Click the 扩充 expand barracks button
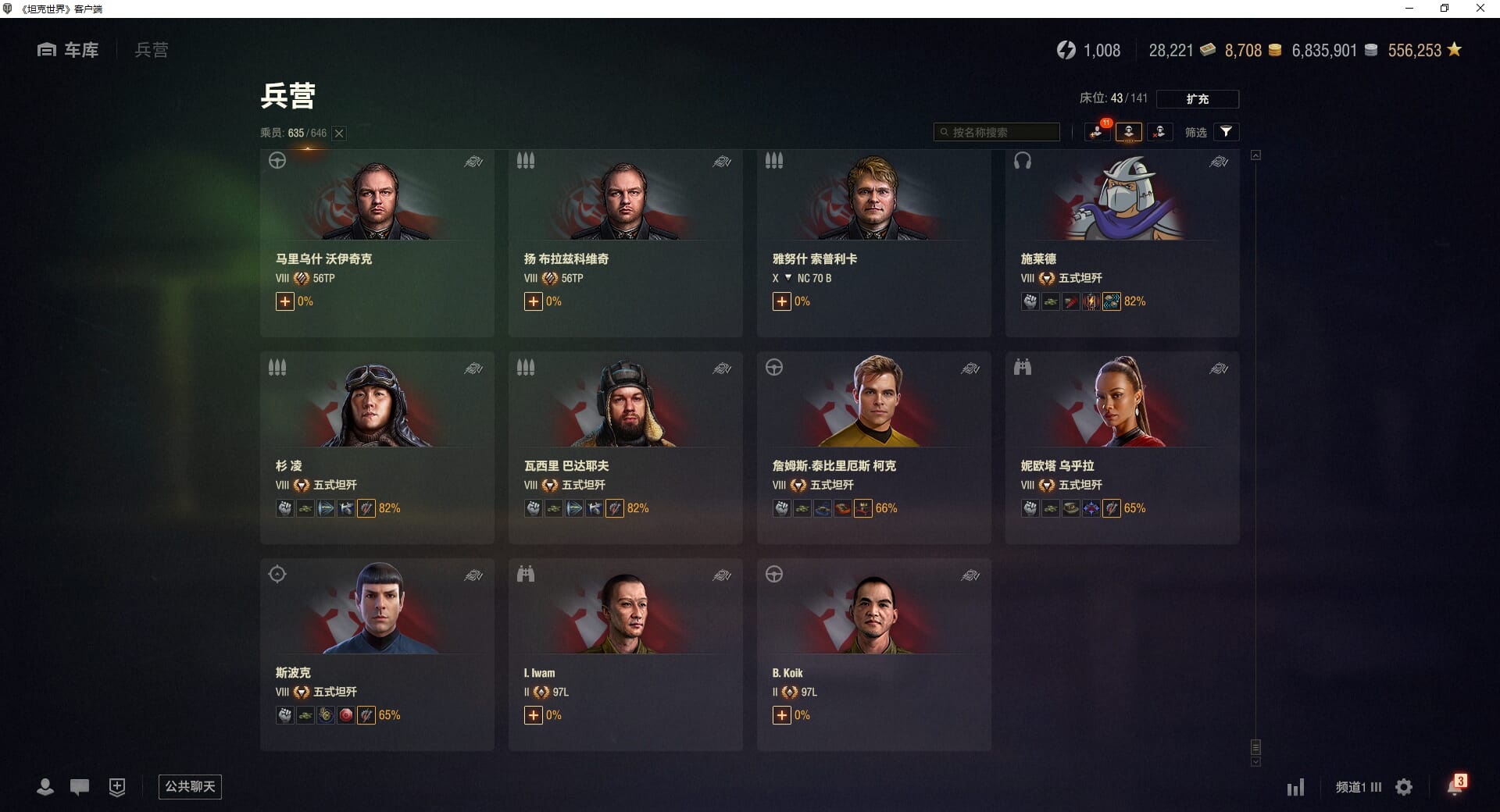This screenshot has height=812, width=1500. click(1197, 99)
